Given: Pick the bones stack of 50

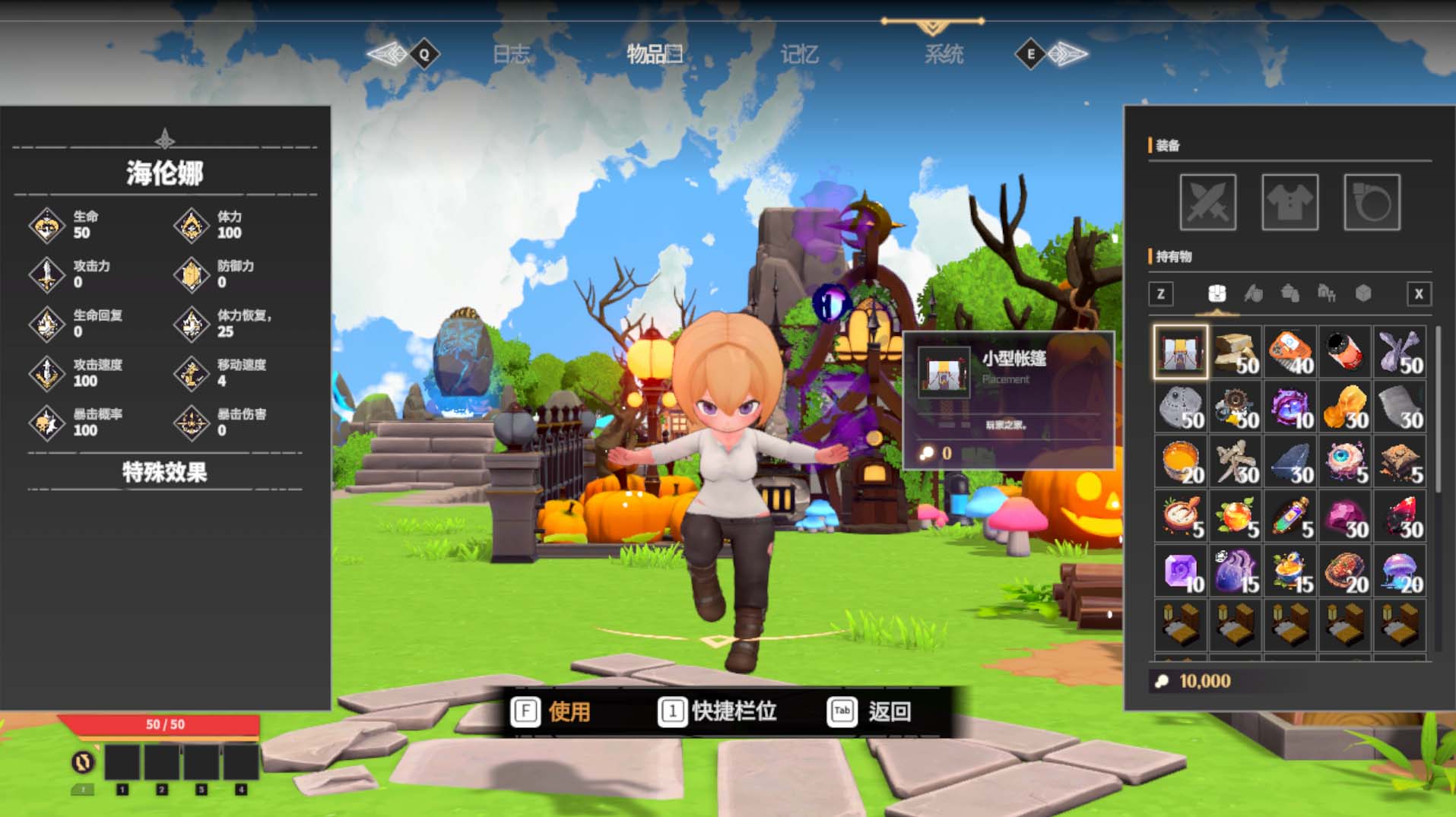Looking at the screenshot, I should 1399,352.
